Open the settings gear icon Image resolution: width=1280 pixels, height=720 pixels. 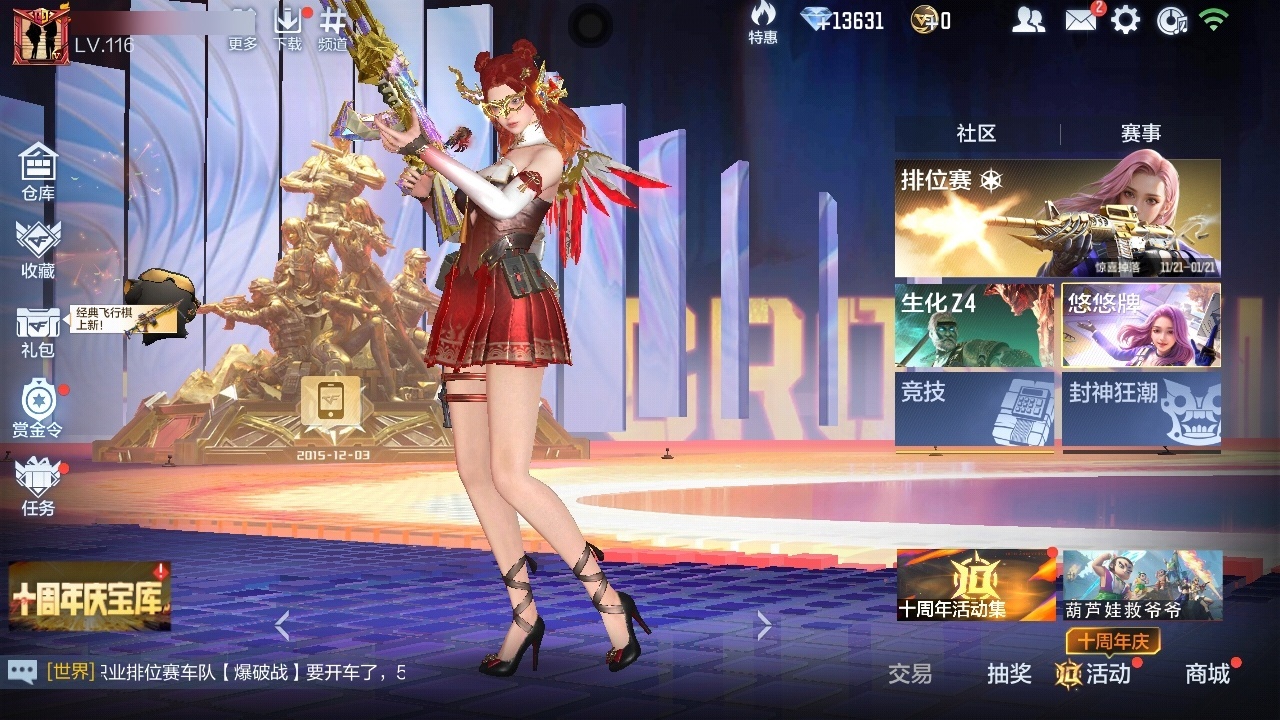(x=1125, y=20)
